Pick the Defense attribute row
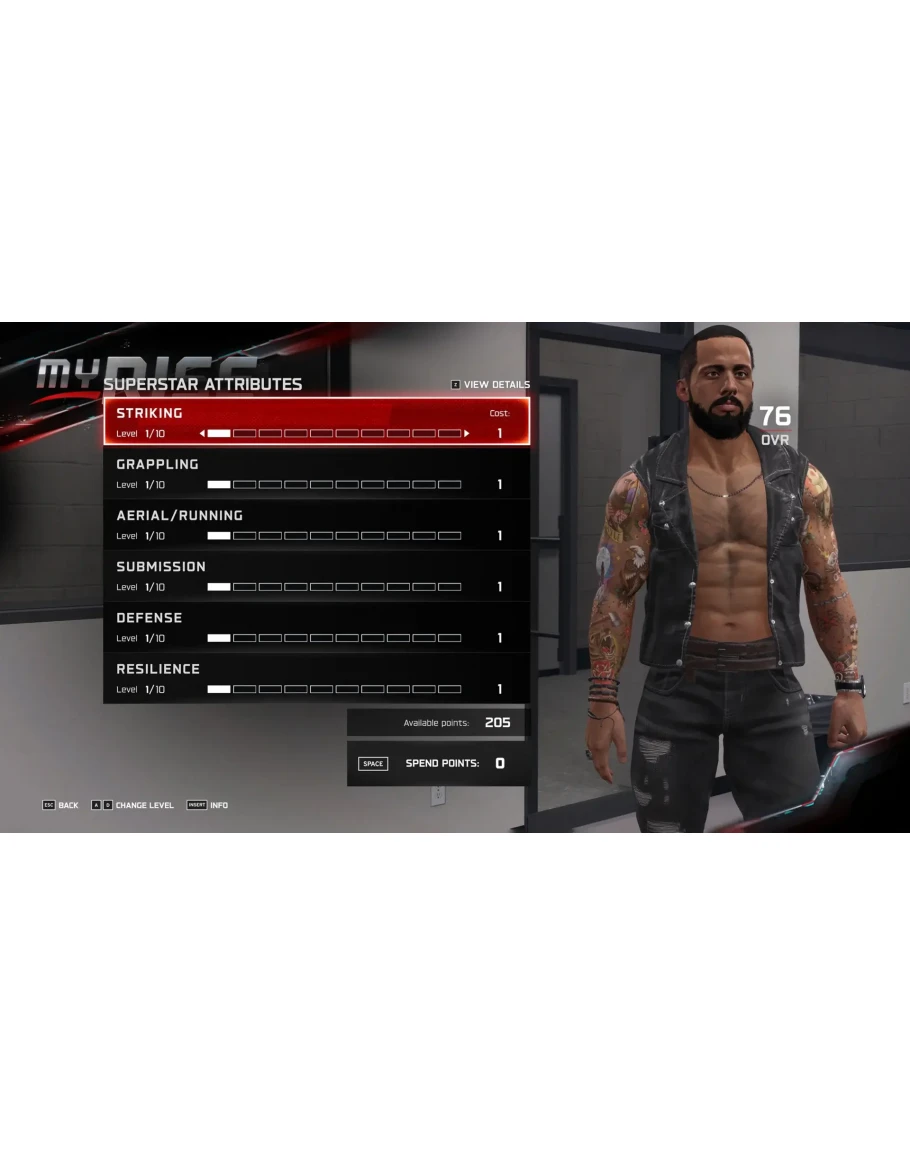Screen dimensions: 910x1155 pos(316,626)
